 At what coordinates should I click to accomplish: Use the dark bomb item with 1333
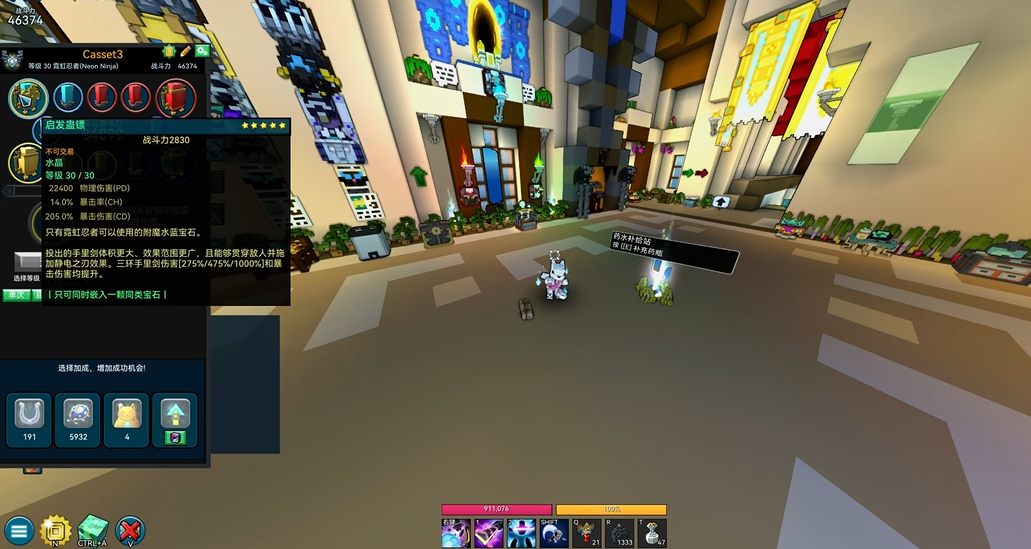pyautogui.click(x=620, y=532)
